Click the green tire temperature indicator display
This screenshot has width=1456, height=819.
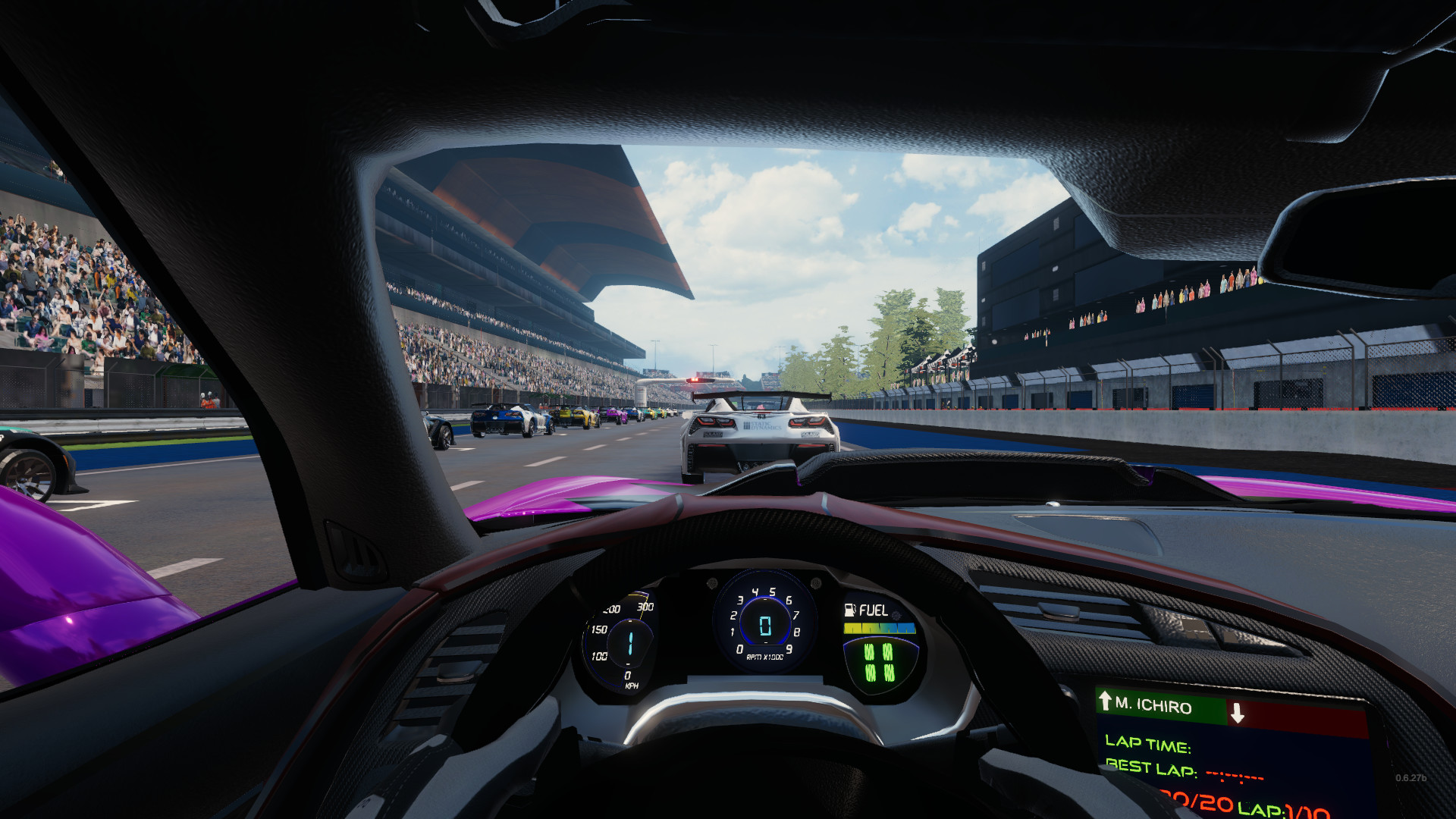coord(878,661)
